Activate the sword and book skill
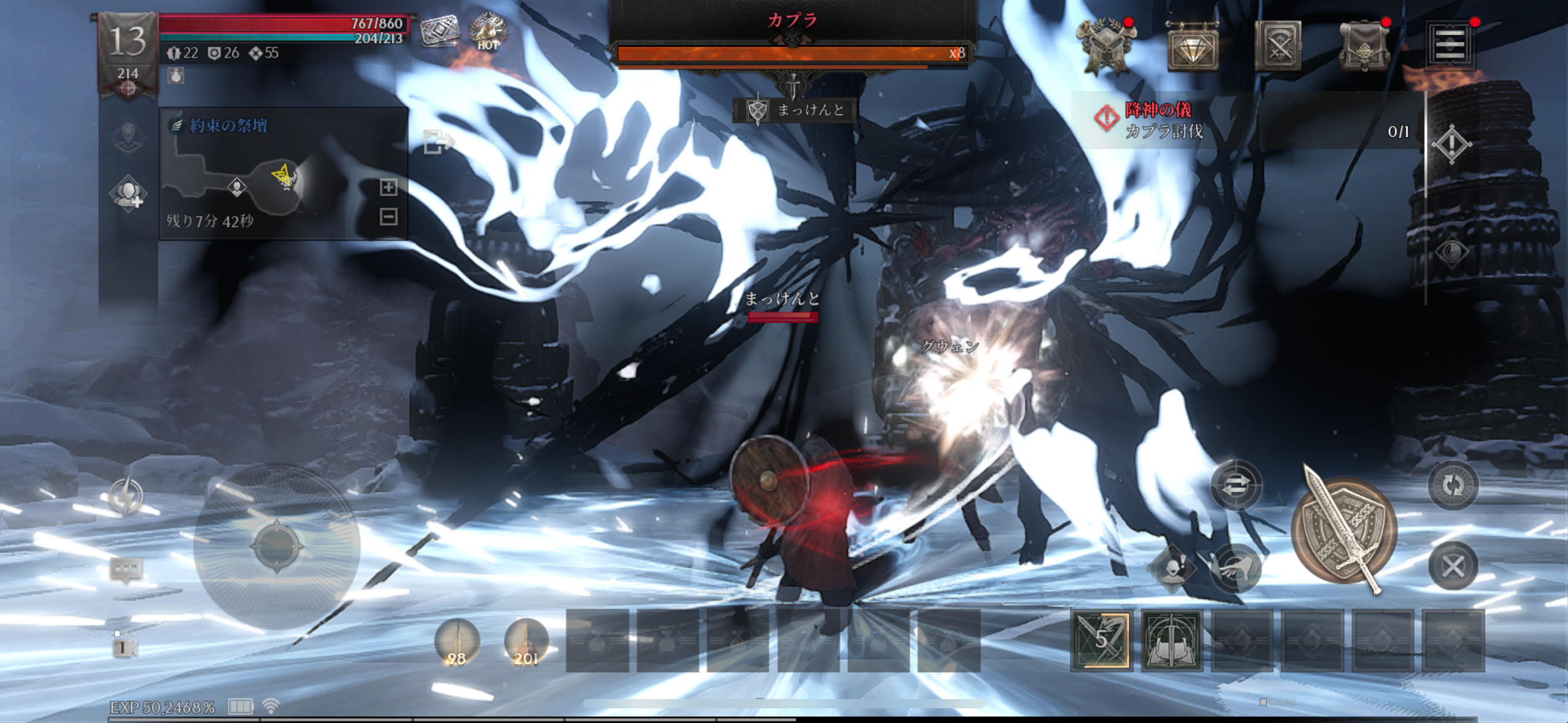1568x723 pixels. click(x=1171, y=640)
